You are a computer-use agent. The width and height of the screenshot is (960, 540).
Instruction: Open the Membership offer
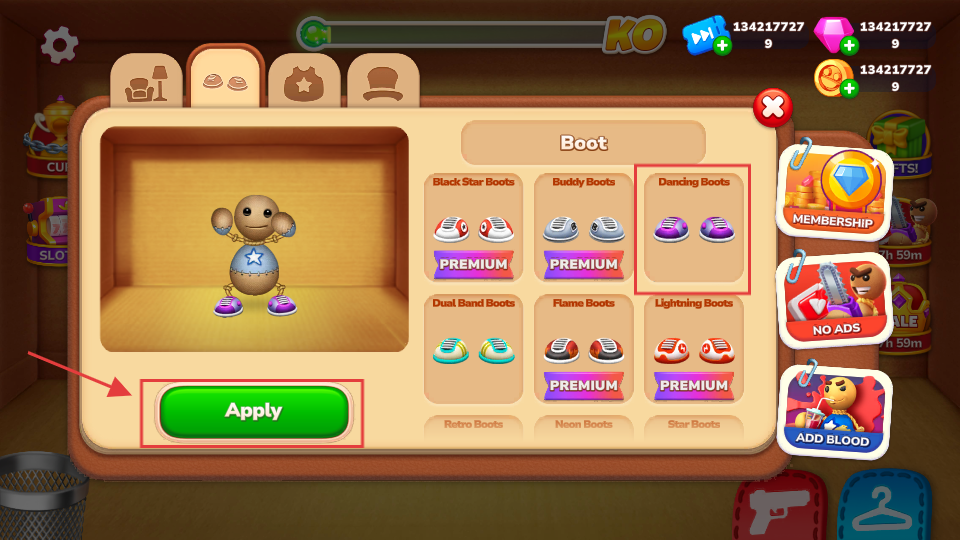point(834,190)
